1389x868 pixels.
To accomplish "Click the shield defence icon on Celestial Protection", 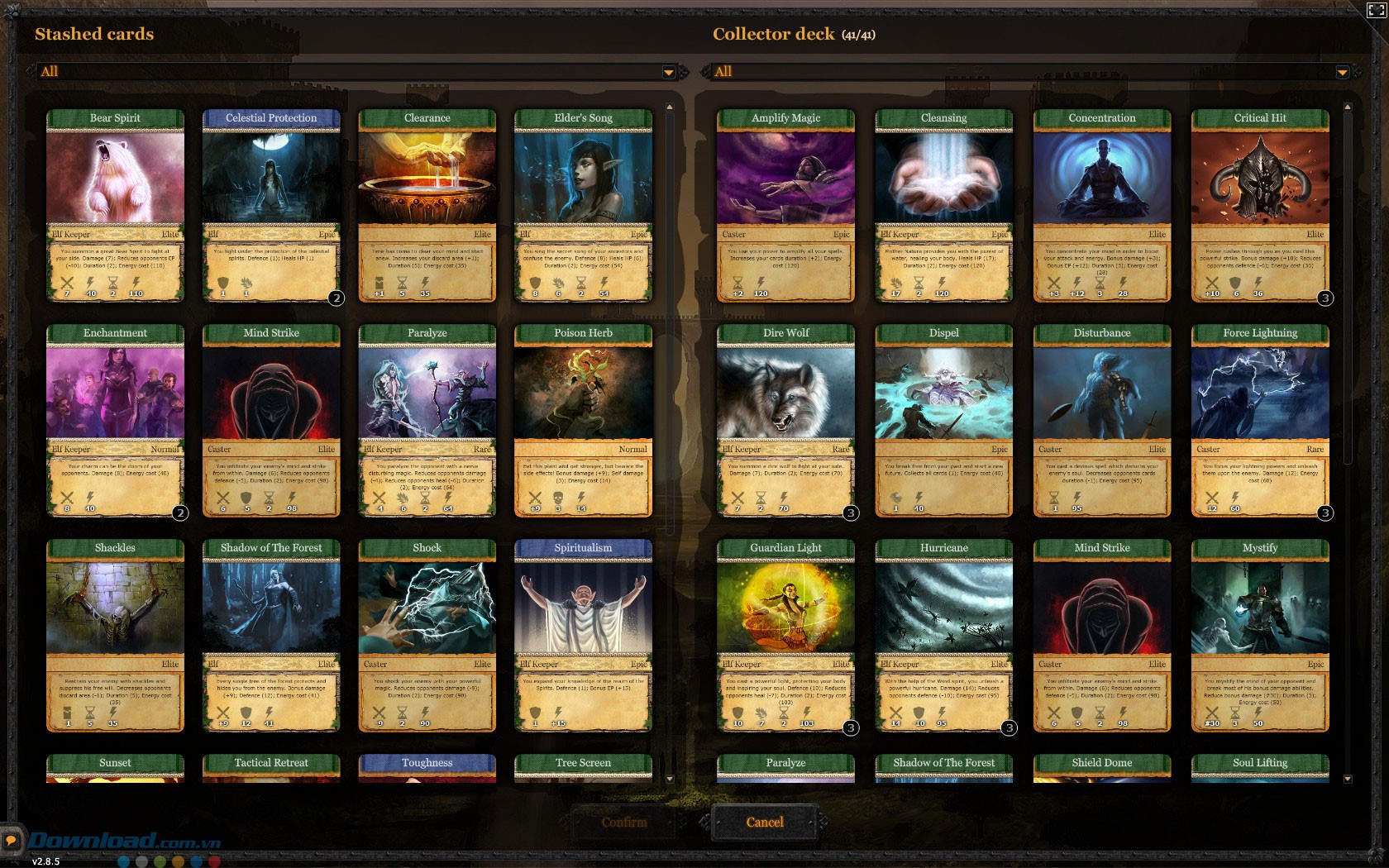I will (222, 284).
